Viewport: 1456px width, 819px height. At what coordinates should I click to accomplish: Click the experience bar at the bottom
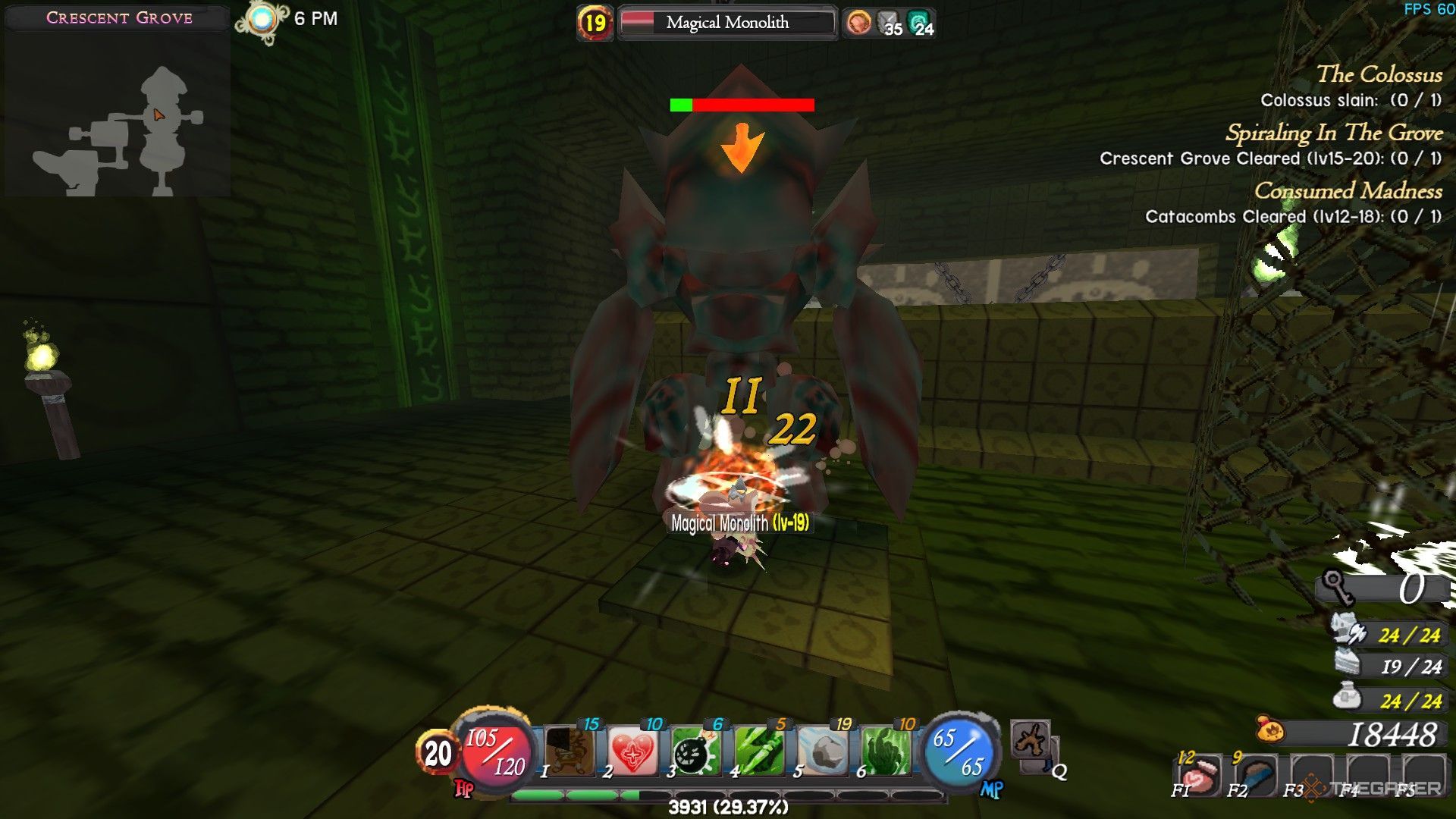tap(728, 795)
